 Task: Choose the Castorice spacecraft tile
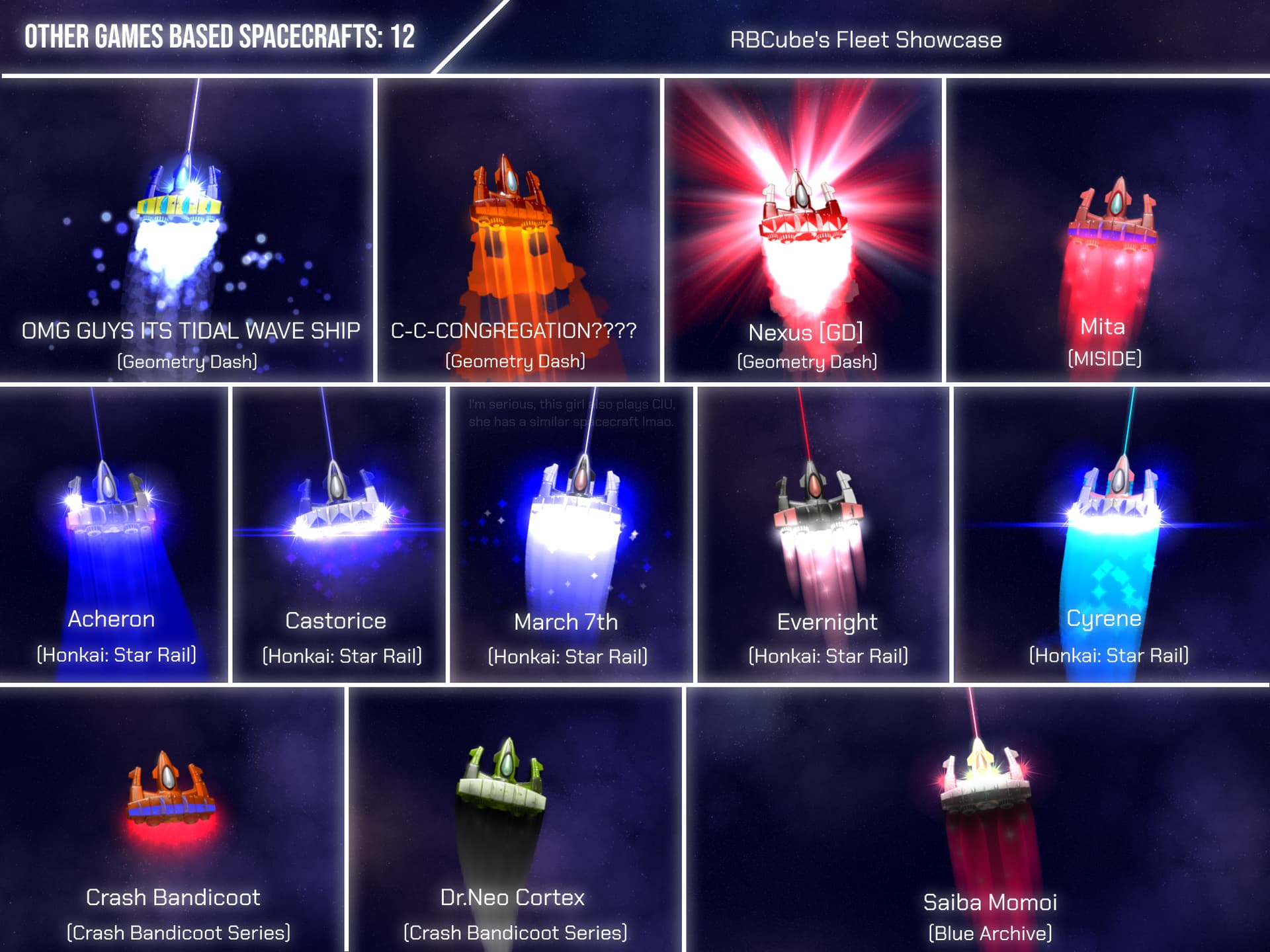[339, 534]
